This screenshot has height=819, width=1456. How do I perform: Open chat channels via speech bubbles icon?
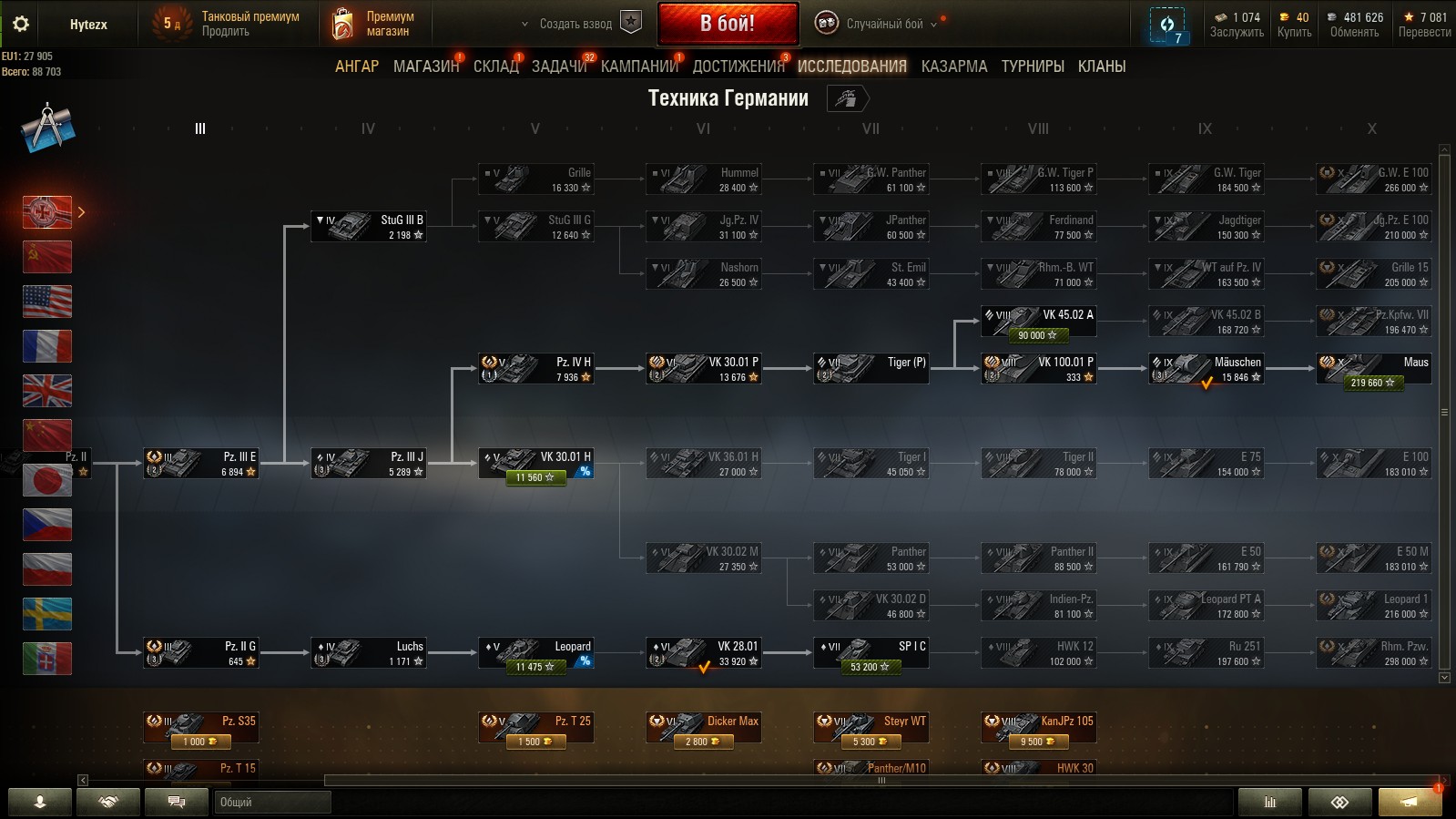176,802
